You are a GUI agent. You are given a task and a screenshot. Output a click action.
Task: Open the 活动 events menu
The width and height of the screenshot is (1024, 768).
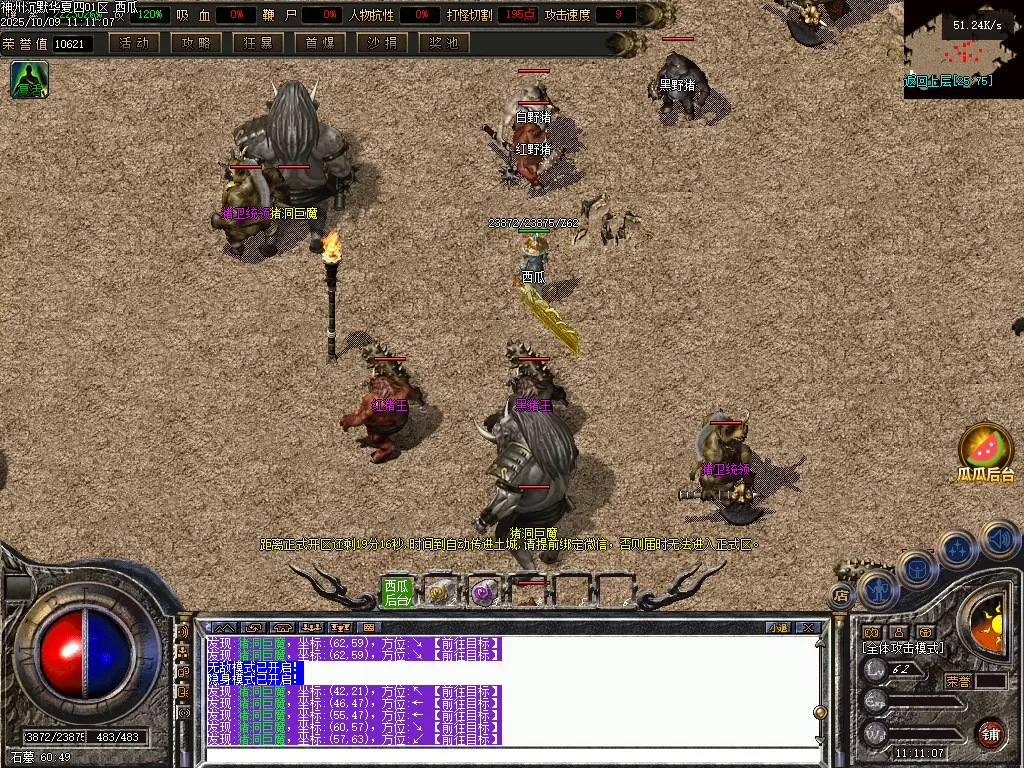click(134, 43)
